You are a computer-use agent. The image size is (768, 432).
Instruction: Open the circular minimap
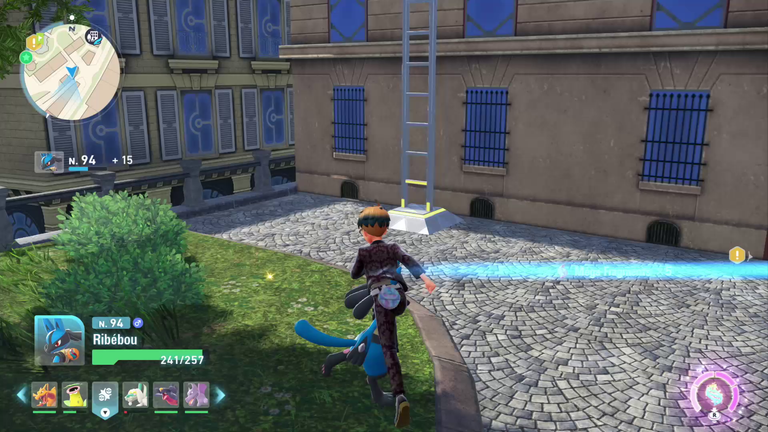click(x=70, y=71)
